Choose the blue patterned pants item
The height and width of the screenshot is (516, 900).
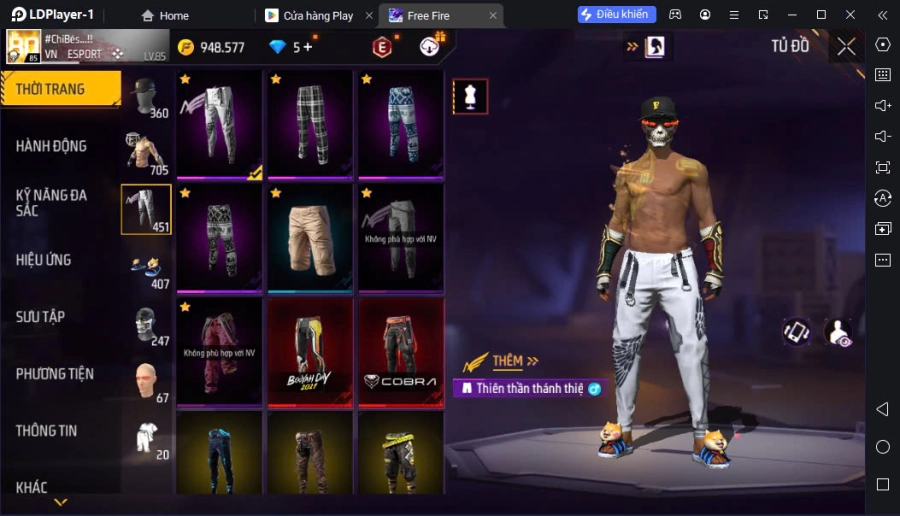point(400,123)
